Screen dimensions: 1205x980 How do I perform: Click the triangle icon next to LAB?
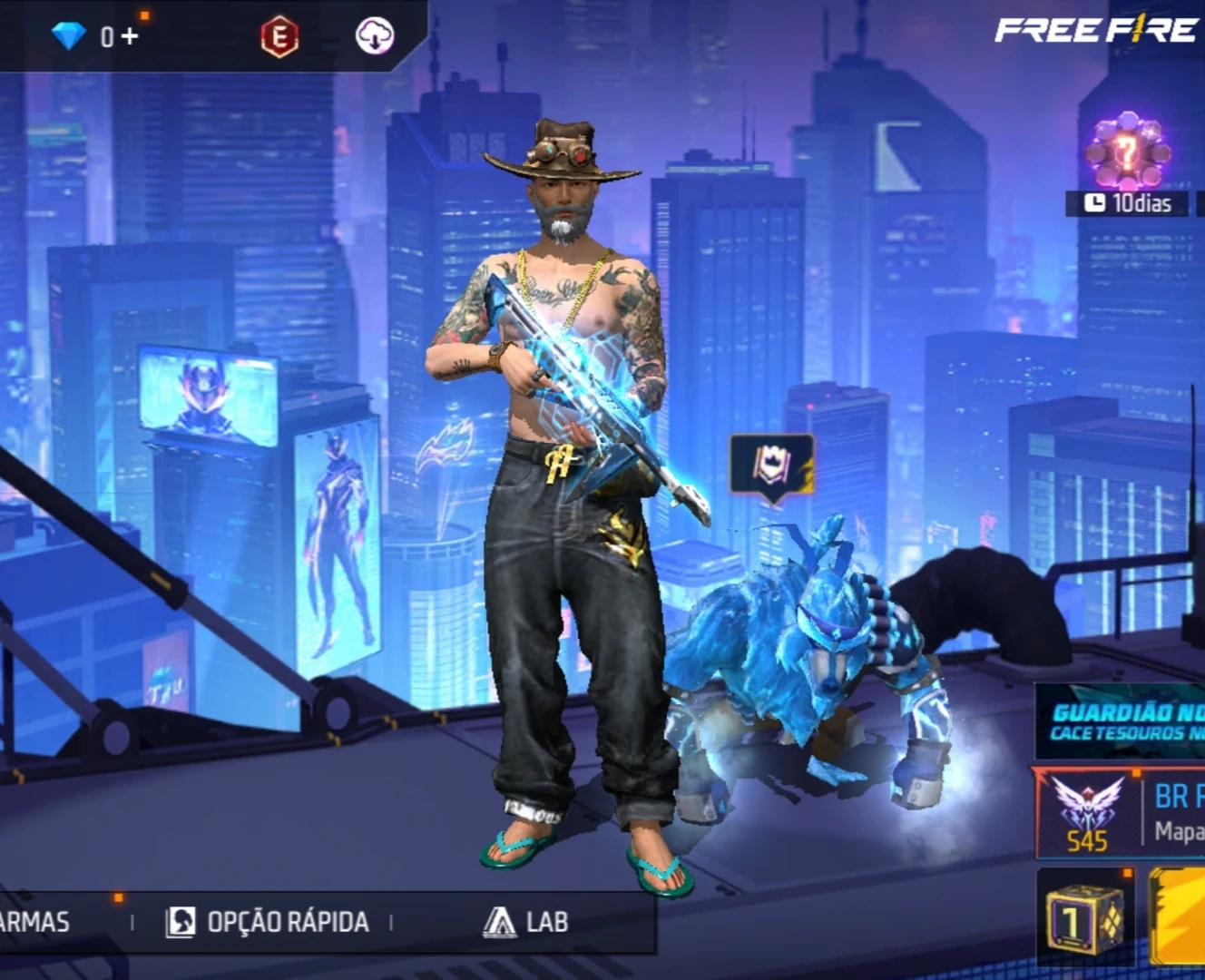tap(502, 922)
